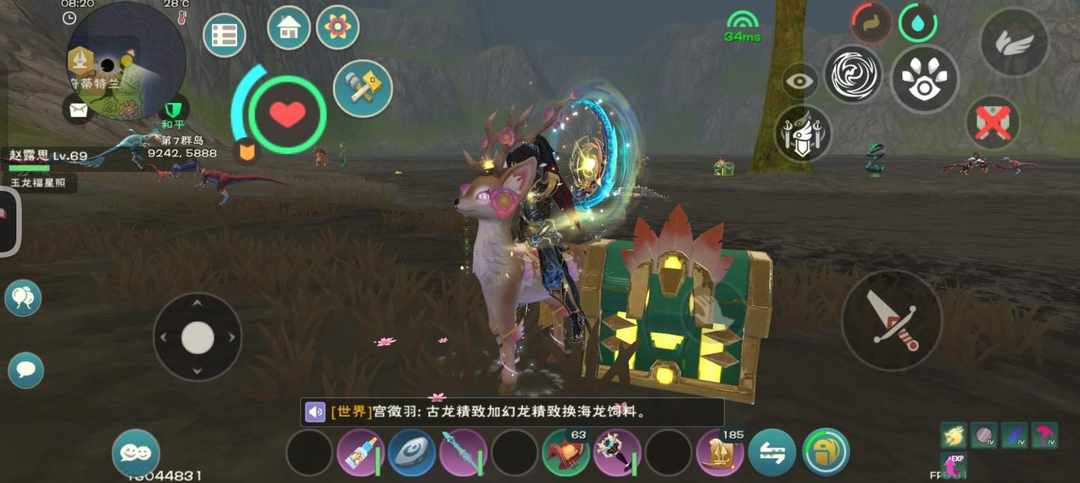Image resolution: width=1080 pixels, height=483 pixels.
Task: Tap the house home button
Action: [288, 28]
